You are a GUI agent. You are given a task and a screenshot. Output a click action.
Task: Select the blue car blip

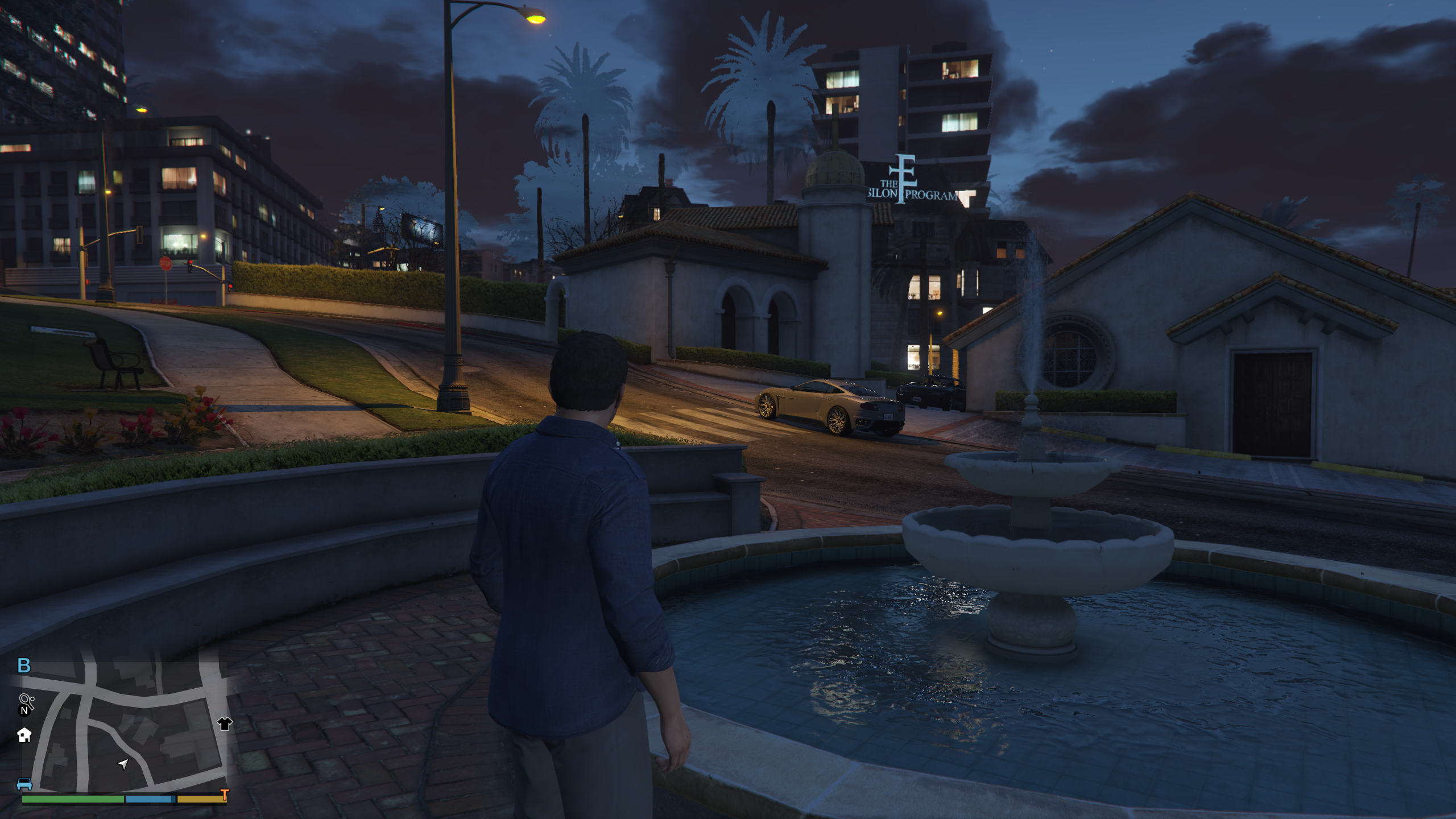pyautogui.click(x=24, y=785)
